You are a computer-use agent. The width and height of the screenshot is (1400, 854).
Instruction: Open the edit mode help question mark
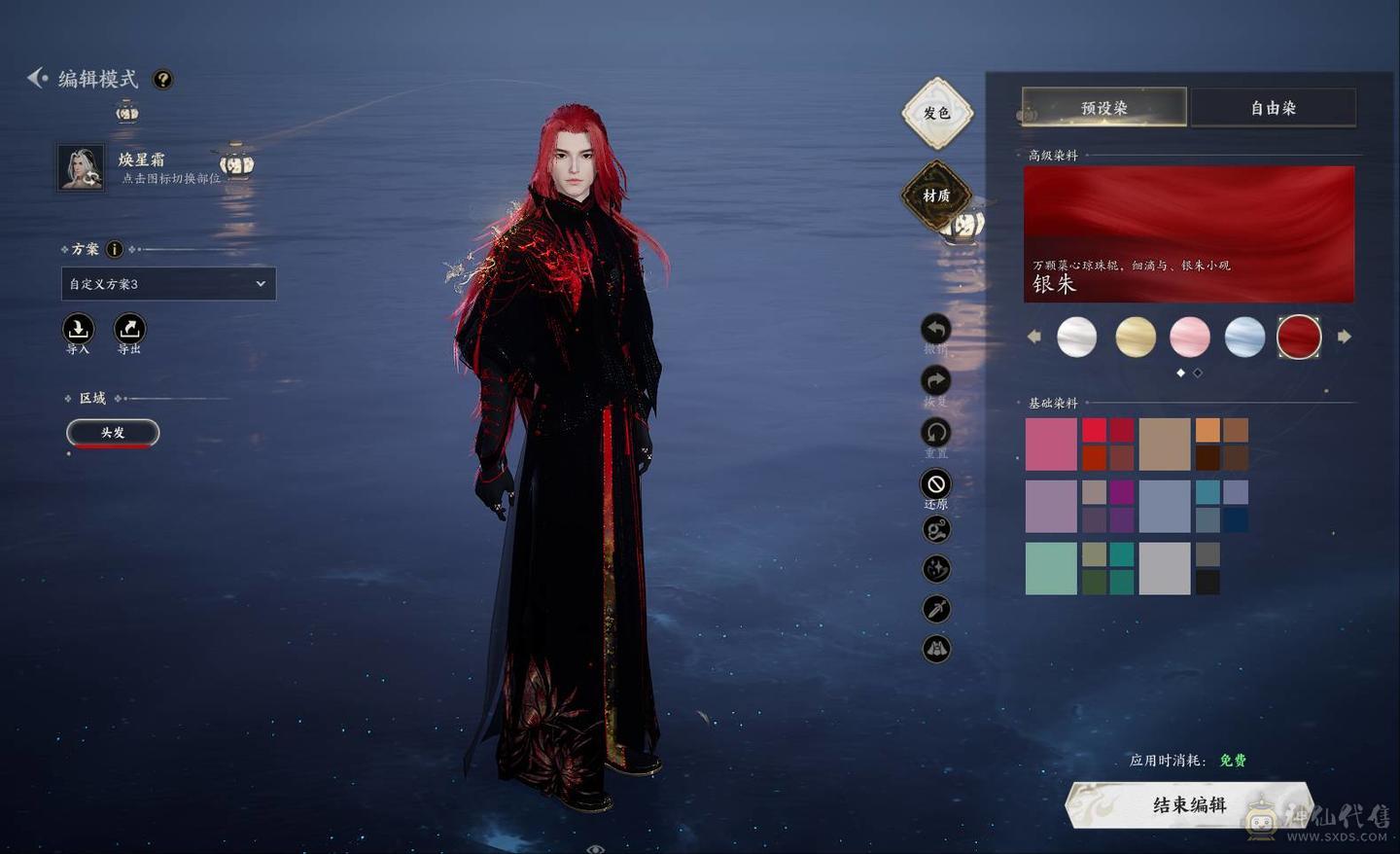tap(163, 80)
